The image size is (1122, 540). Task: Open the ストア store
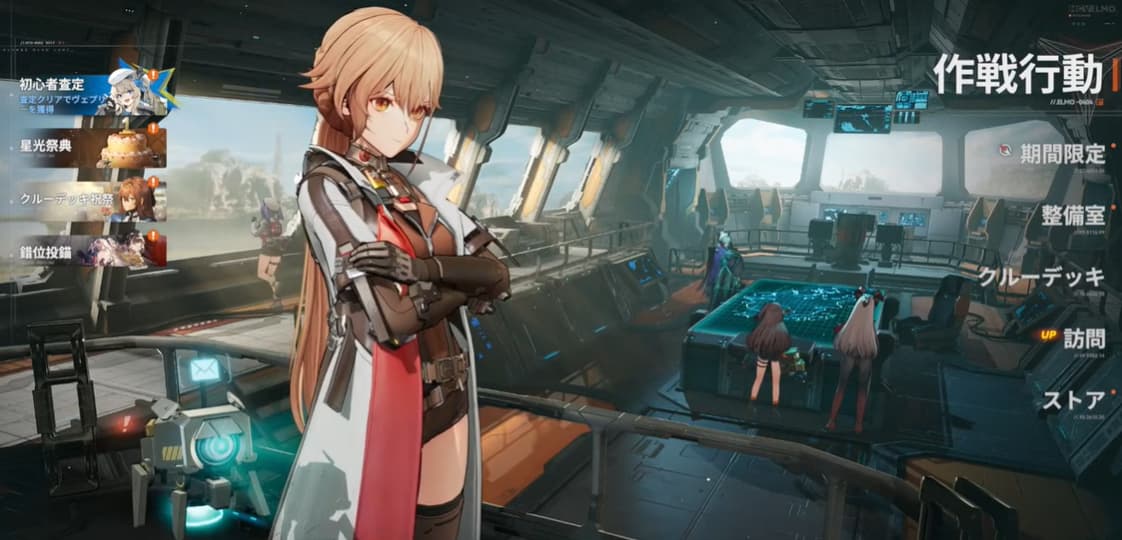click(x=1073, y=401)
